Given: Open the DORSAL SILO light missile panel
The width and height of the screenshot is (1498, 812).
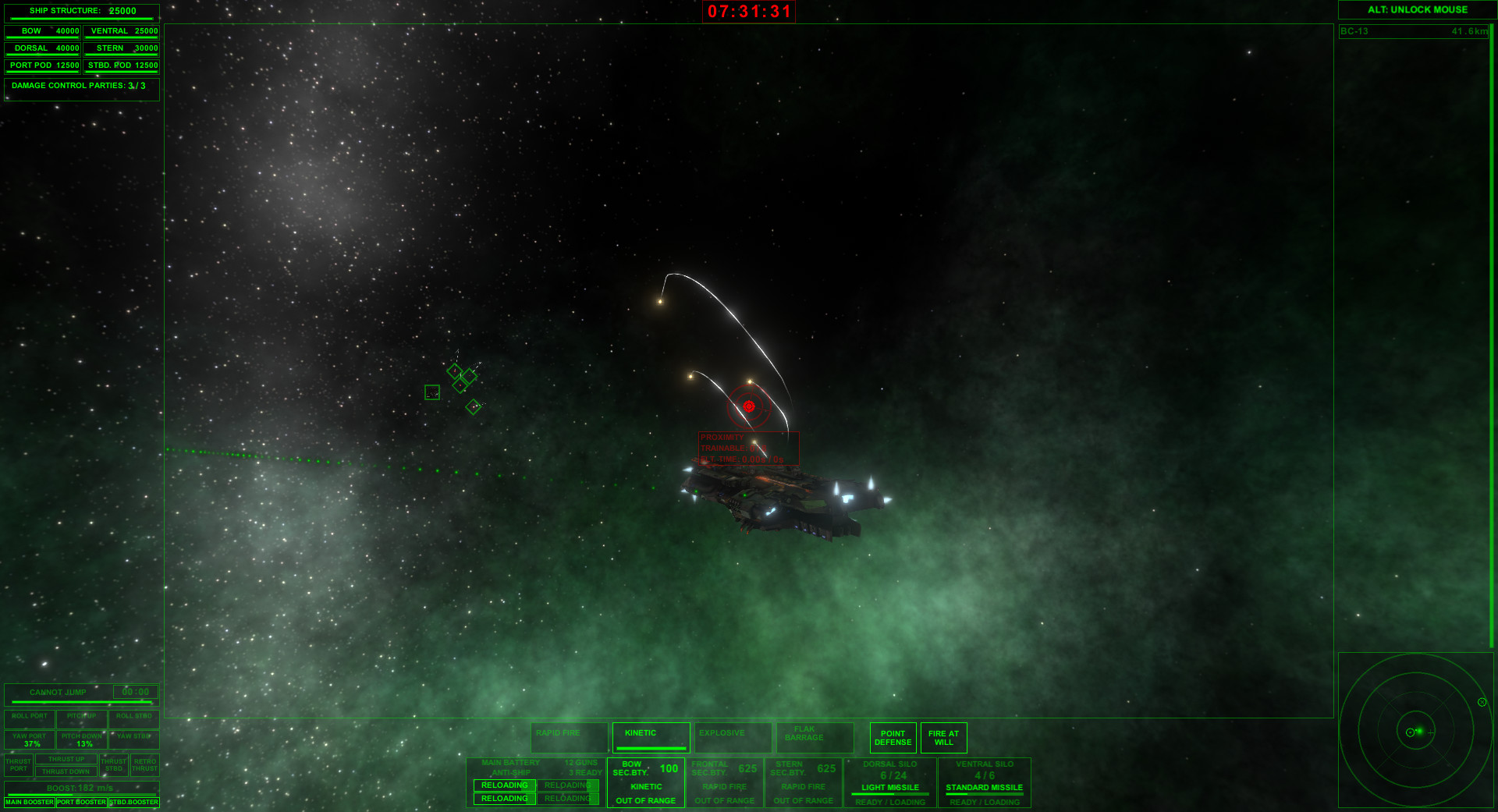Looking at the screenshot, I should point(889,782).
